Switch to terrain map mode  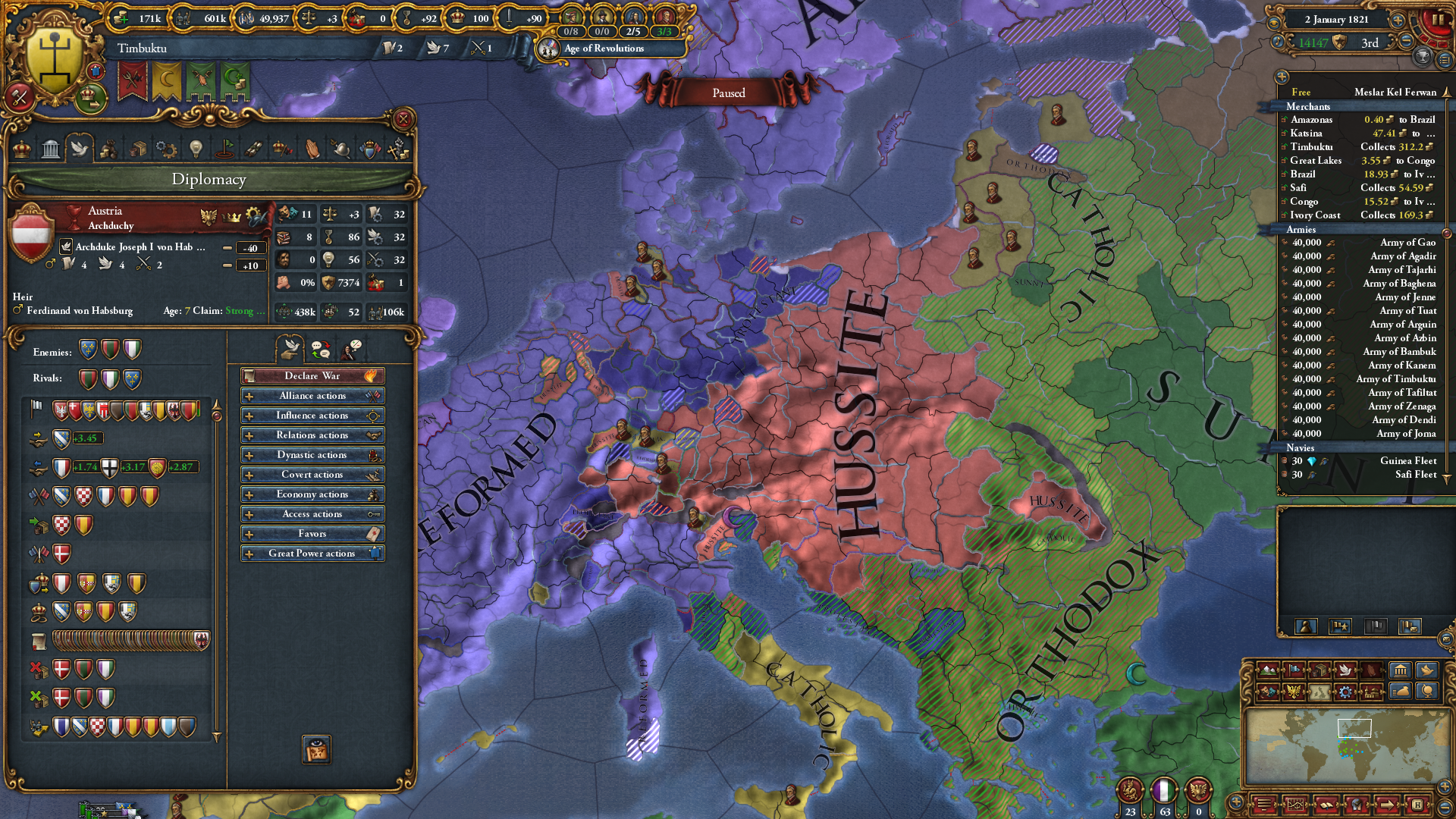click(x=1268, y=670)
